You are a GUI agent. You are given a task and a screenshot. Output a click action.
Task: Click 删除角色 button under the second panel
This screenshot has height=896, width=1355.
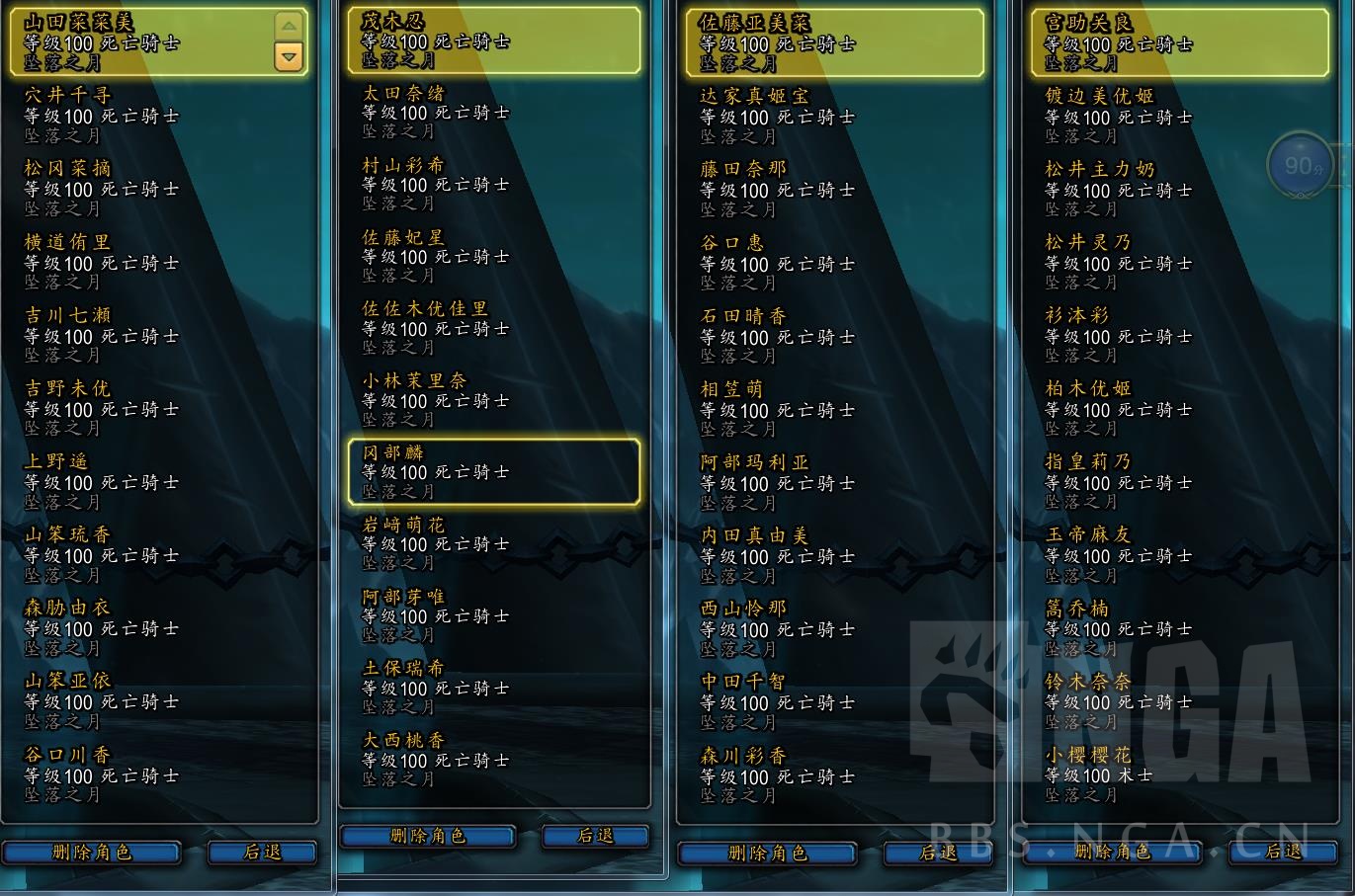[x=426, y=836]
